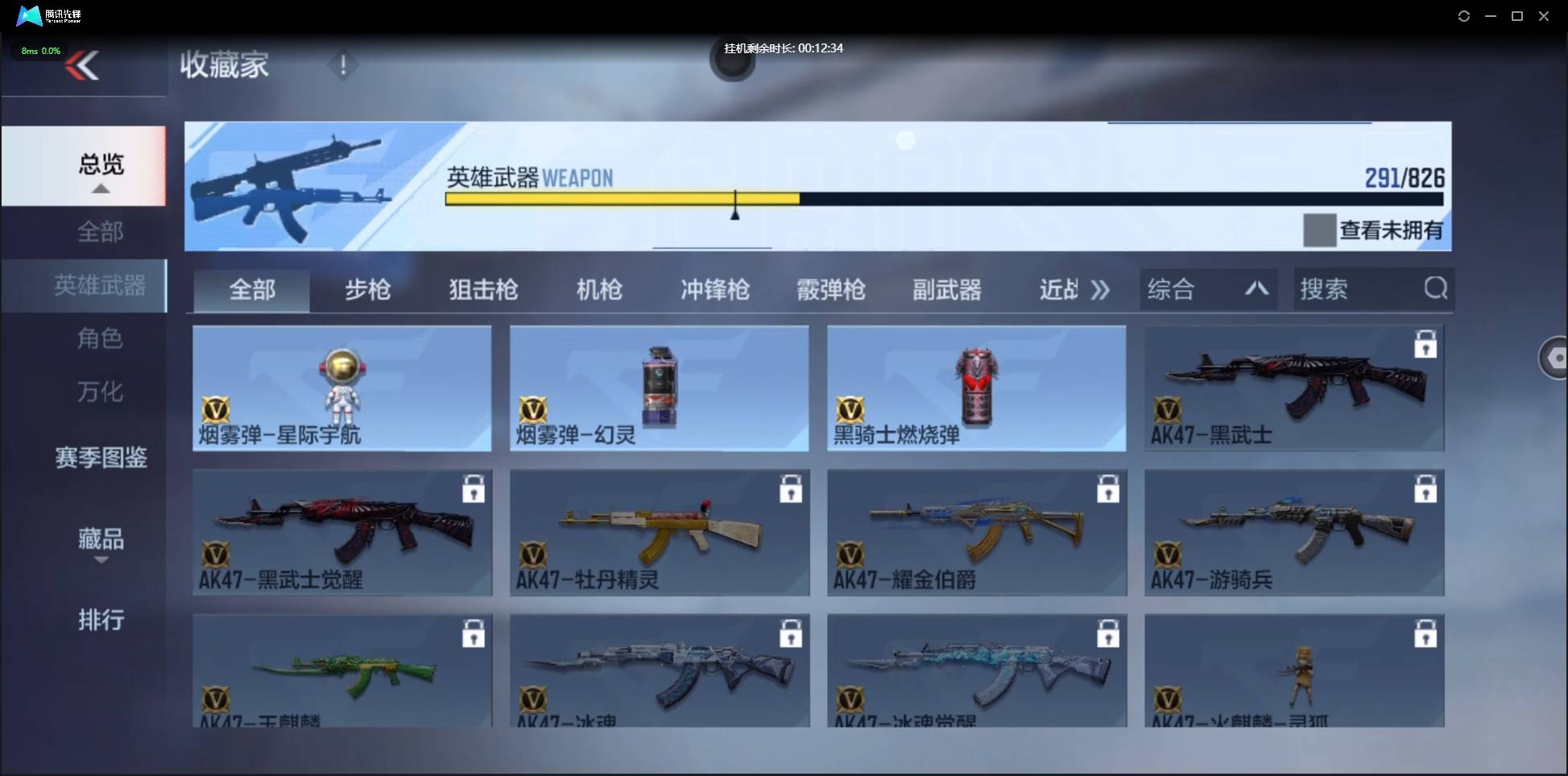Switch to the 冲锋枪 tab
This screenshot has width=1568, height=776.
point(714,289)
